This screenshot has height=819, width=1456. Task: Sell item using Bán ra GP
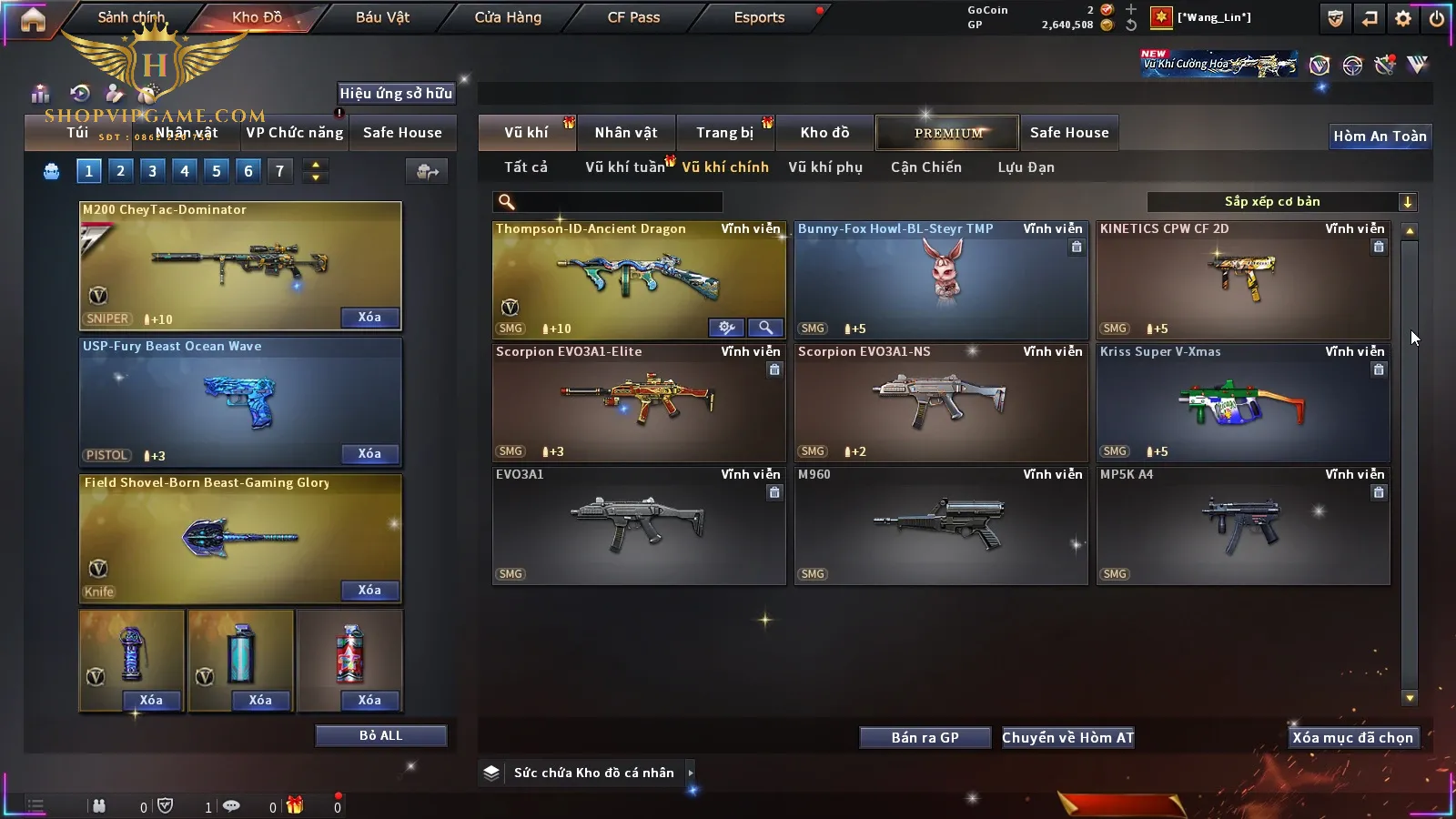tap(925, 737)
